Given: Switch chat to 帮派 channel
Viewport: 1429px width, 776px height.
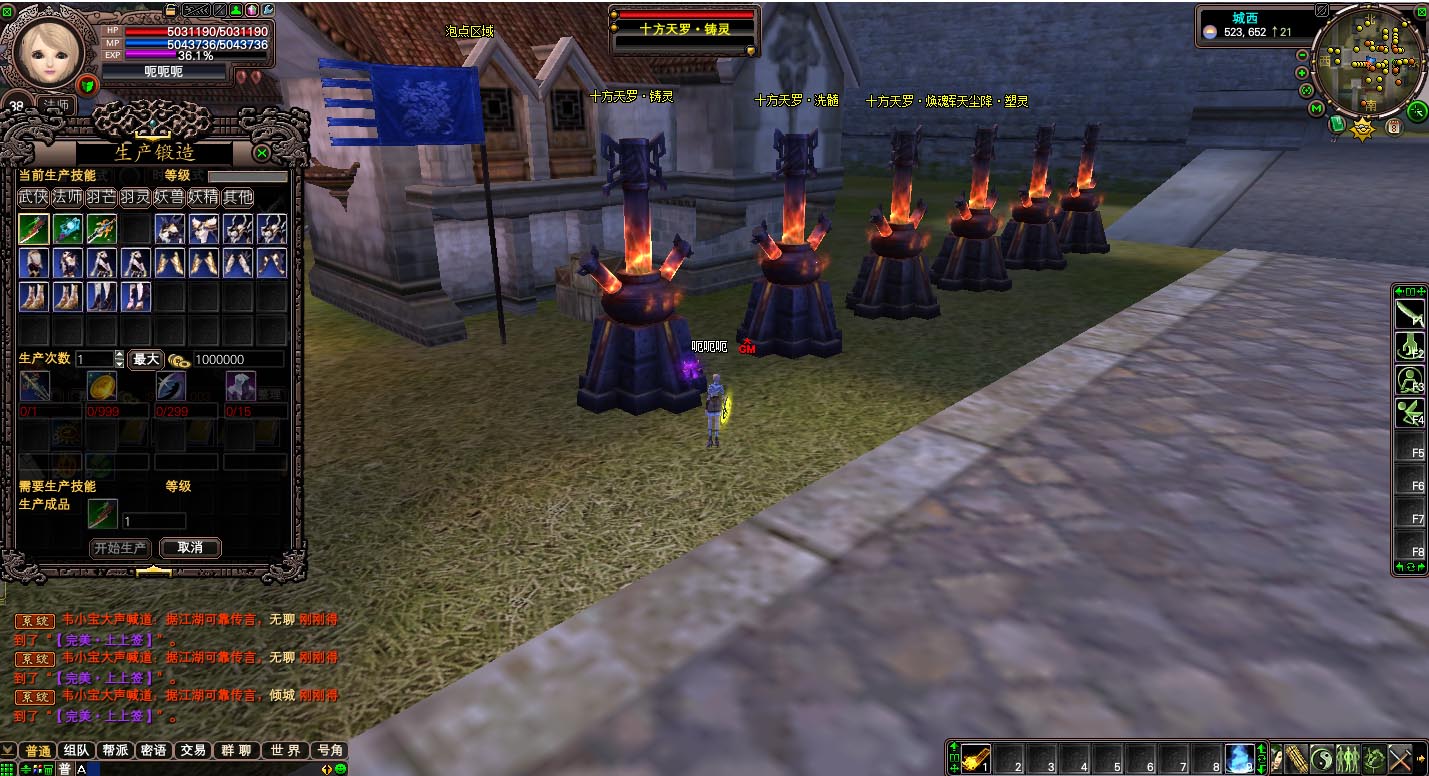Looking at the screenshot, I should pos(115,750).
